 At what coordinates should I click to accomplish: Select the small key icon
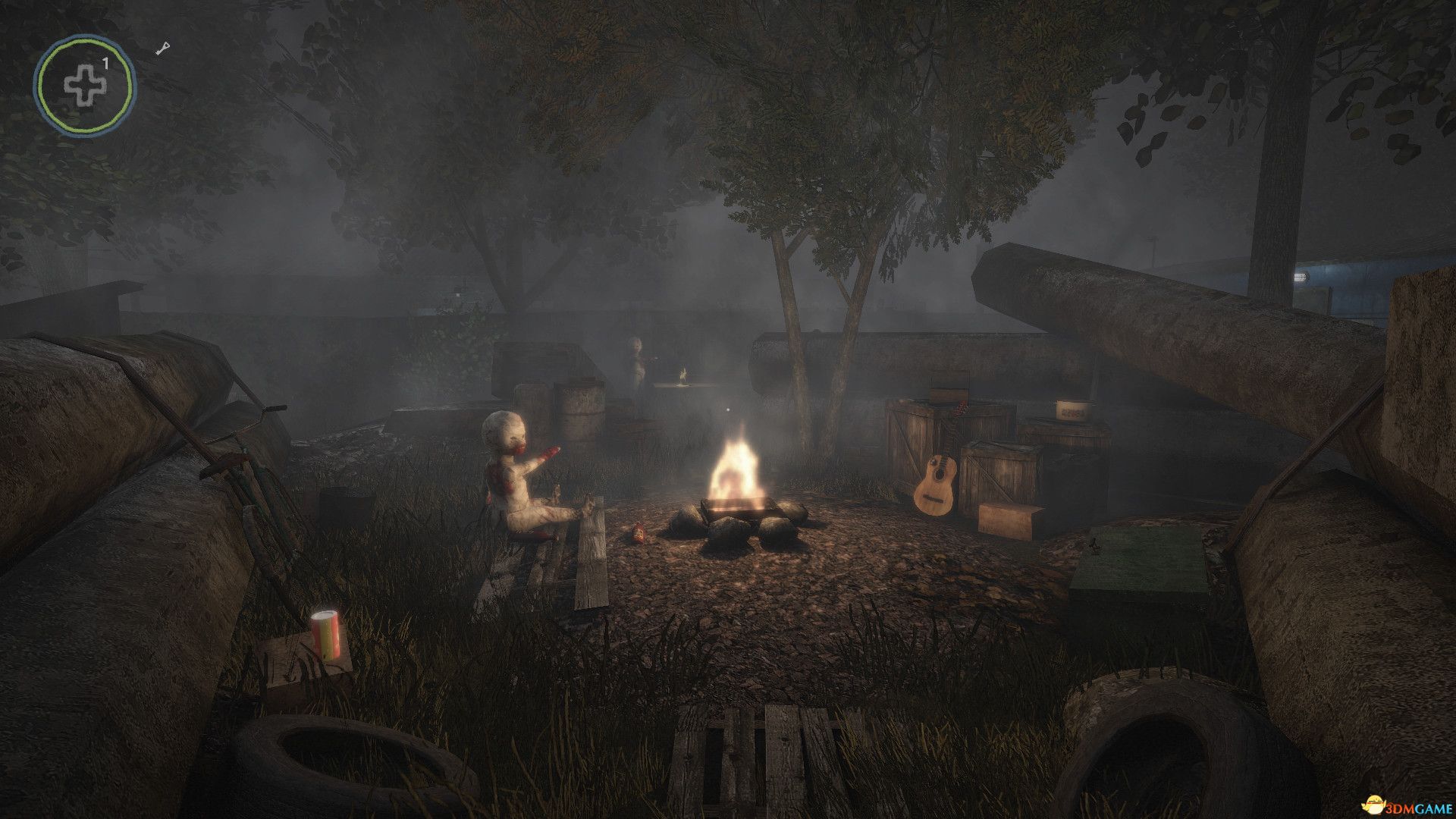[163, 49]
